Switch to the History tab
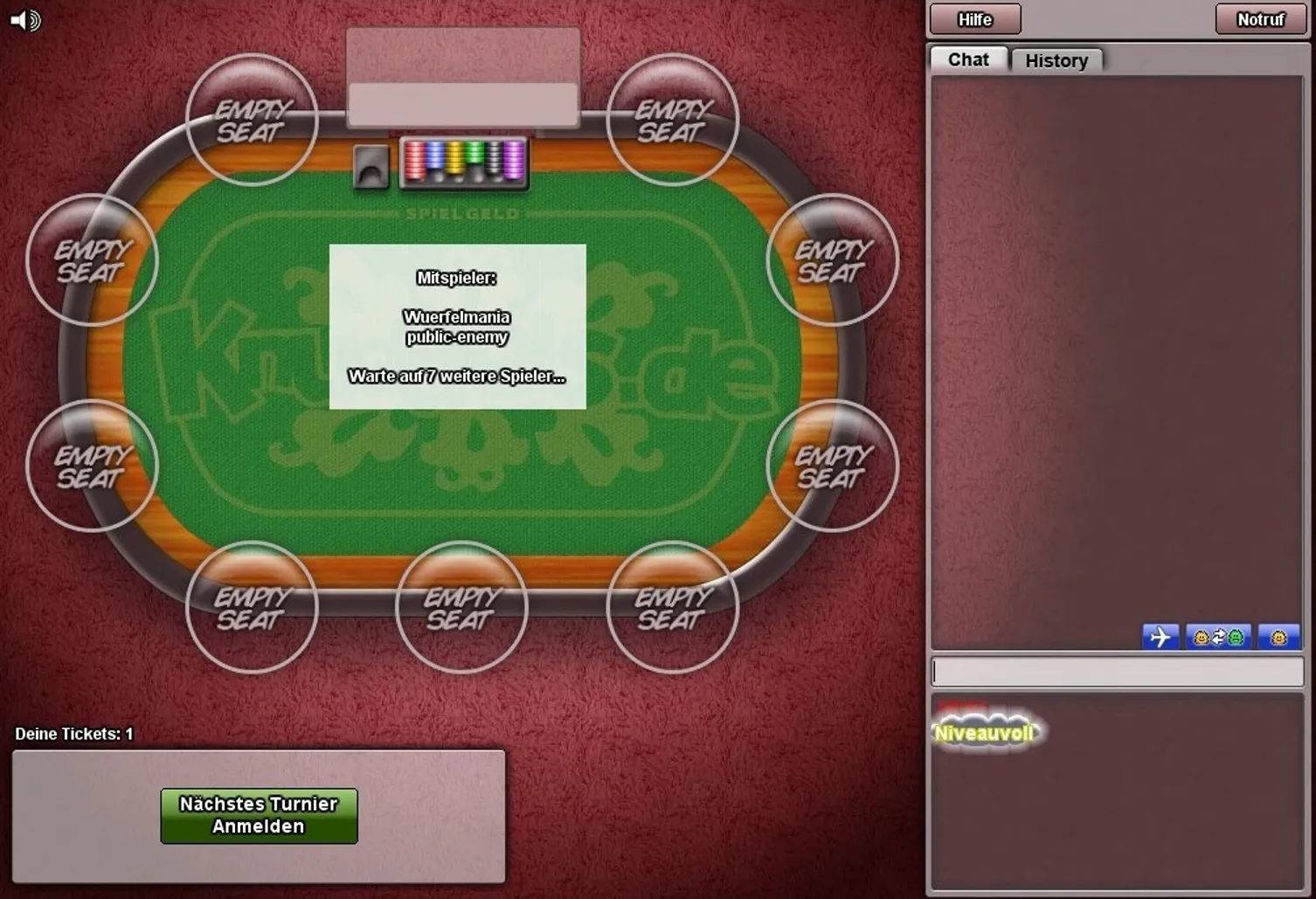 [x=1056, y=60]
